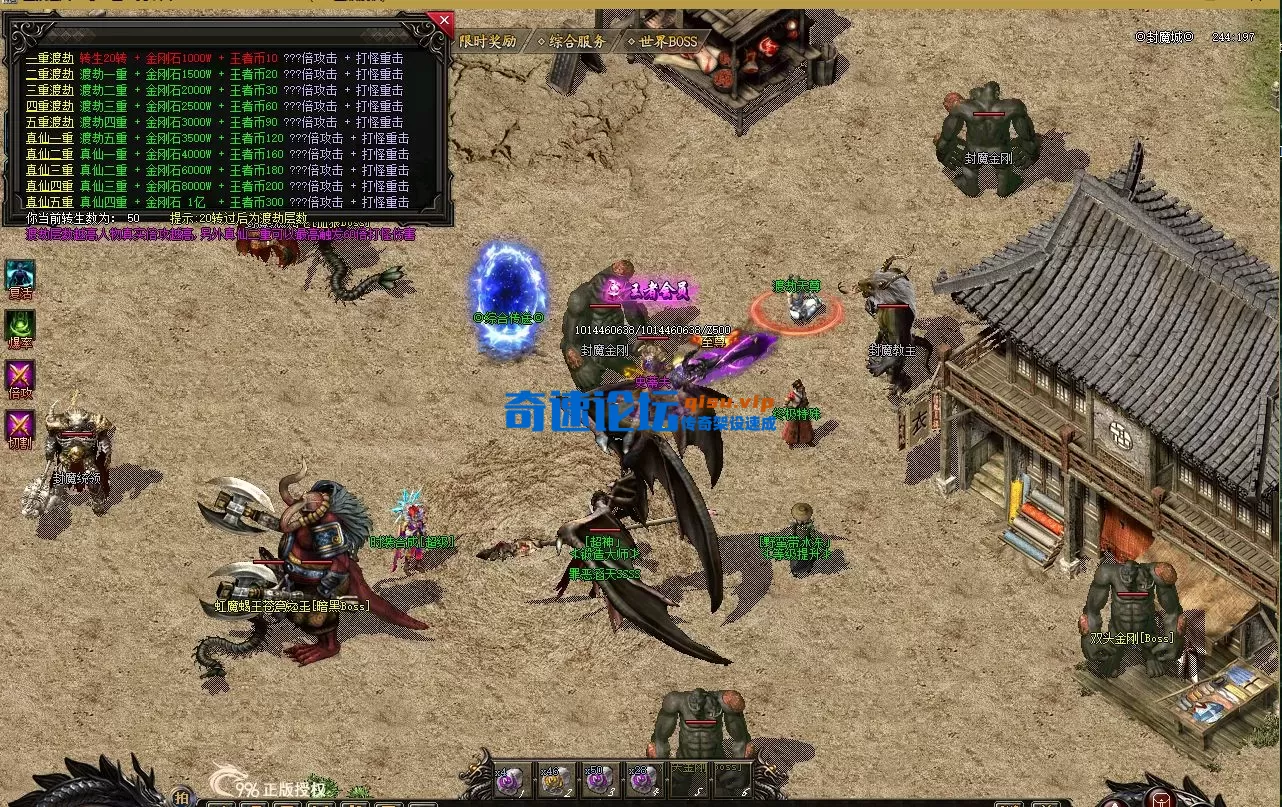Click the gold item stack x46 in hotbar
This screenshot has height=807, width=1282.
click(x=555, y=781)
